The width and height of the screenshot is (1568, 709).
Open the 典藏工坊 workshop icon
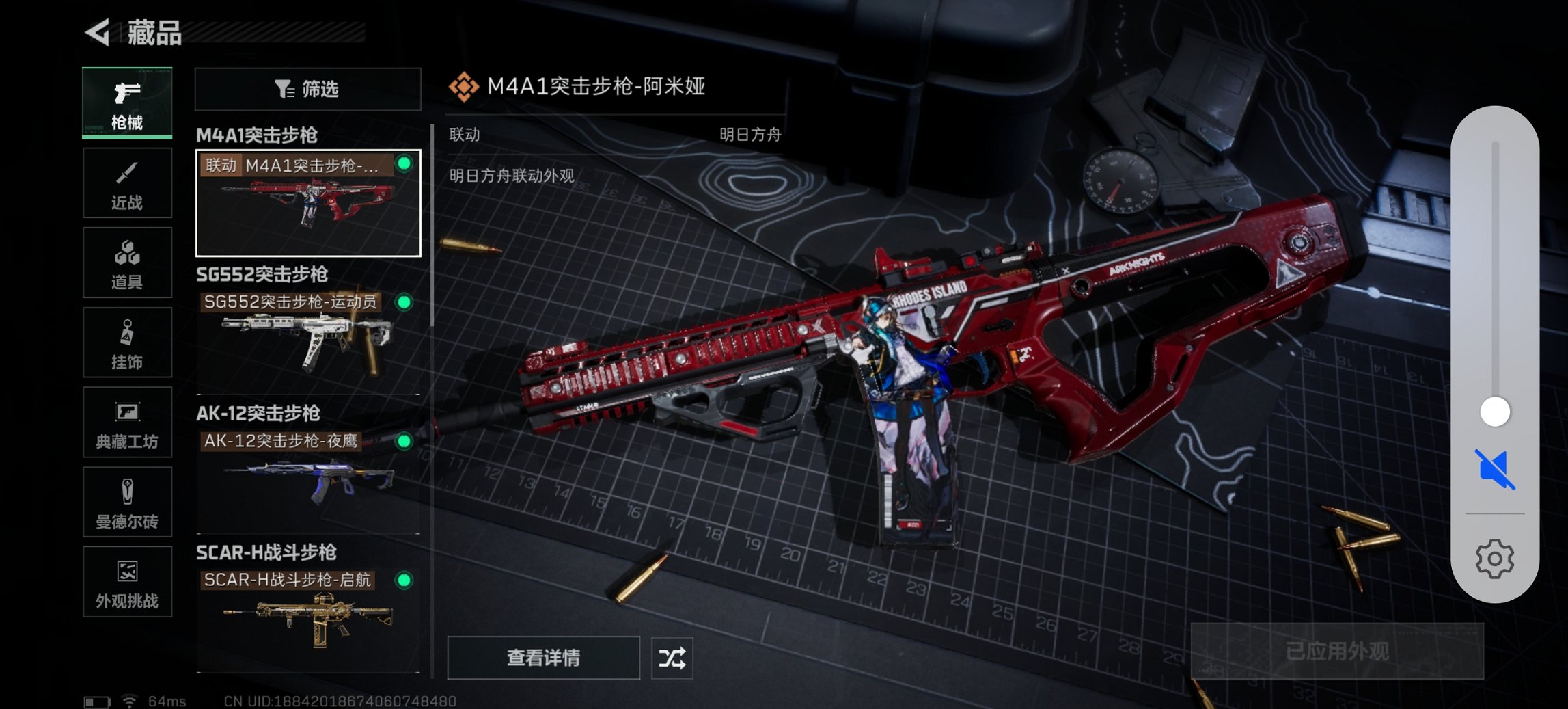(127, 423)
